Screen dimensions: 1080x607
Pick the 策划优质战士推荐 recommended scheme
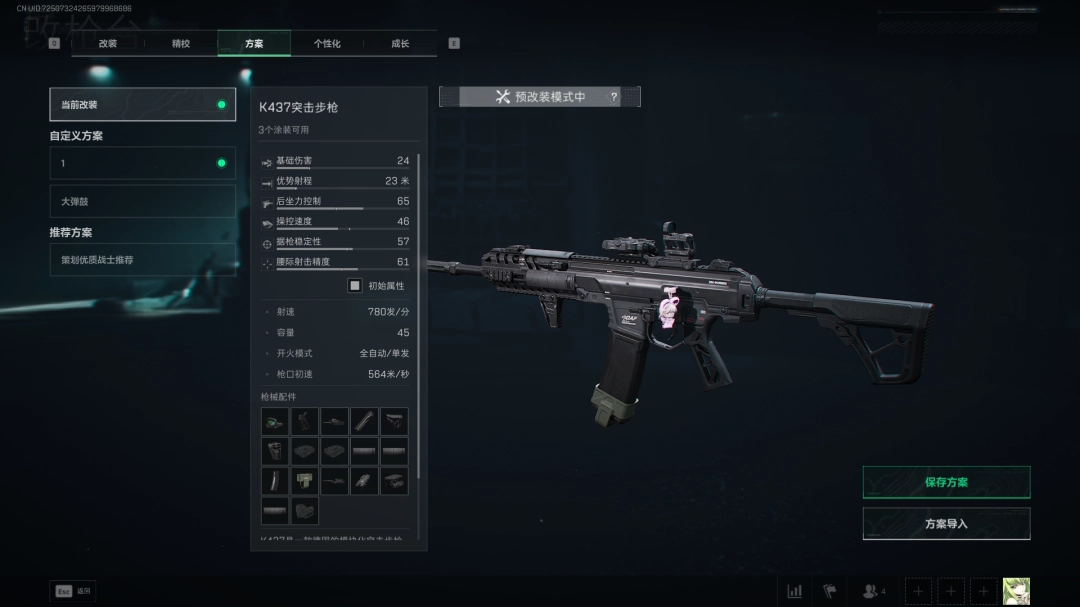[143, 260]
